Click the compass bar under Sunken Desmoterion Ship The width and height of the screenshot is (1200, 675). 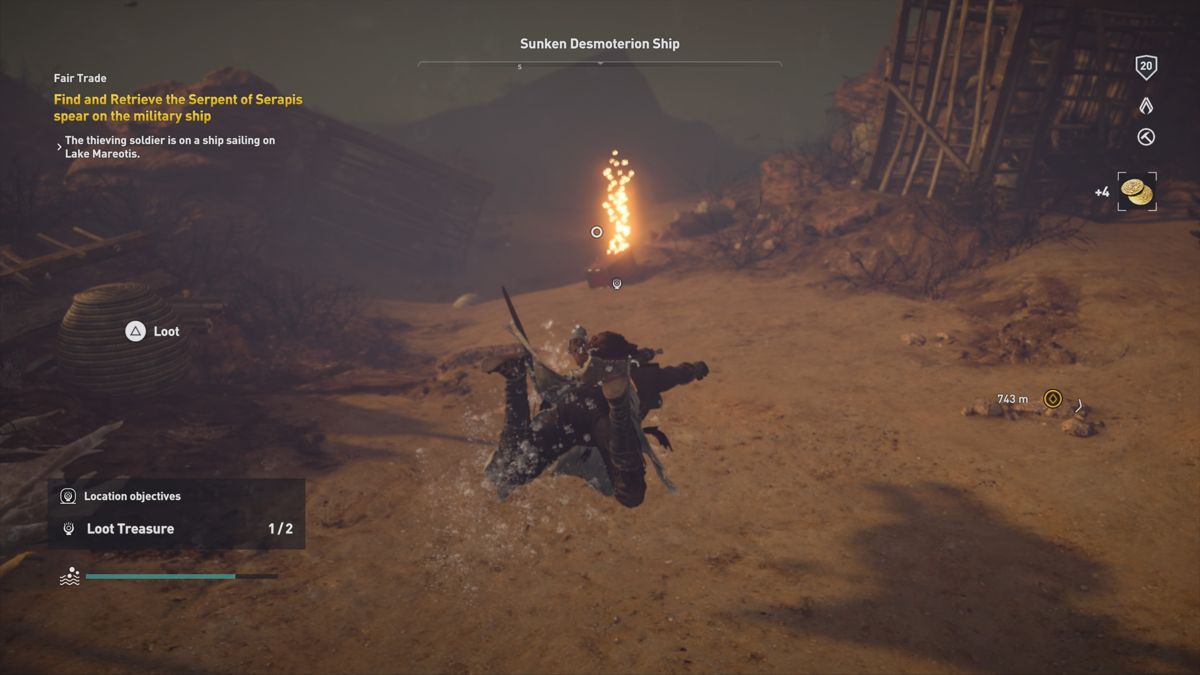click(600, 65)
